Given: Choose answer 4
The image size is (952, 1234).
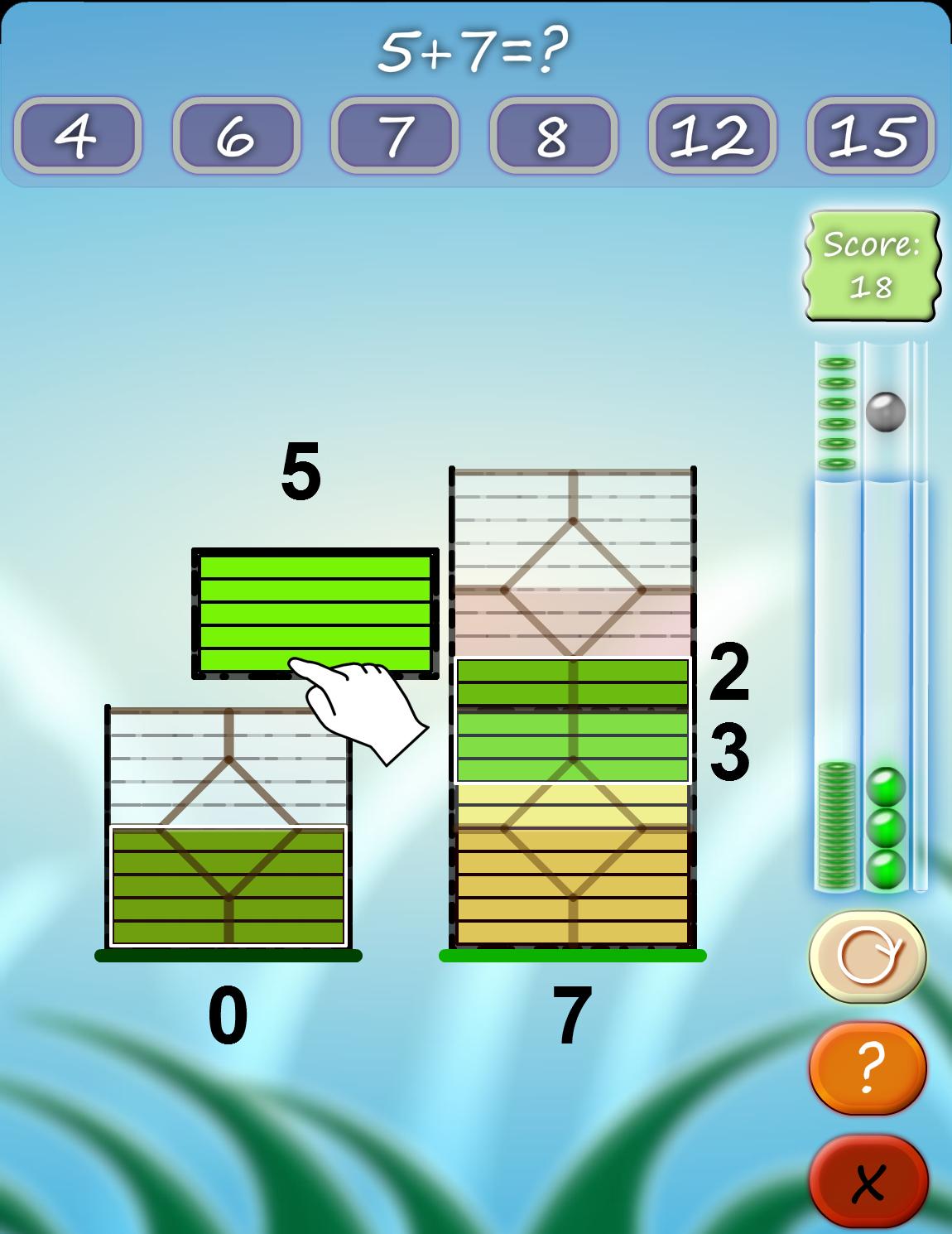Looking at the screenshot, I should click(77, 135).
